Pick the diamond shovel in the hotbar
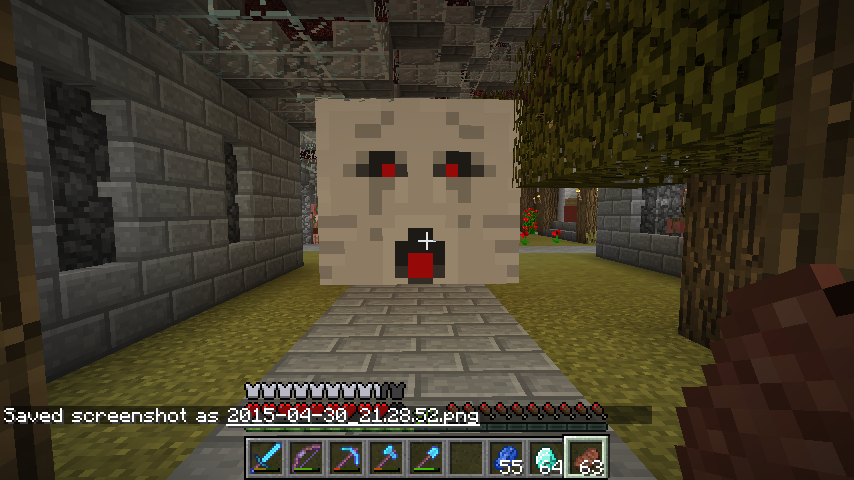Viewport: 854px width, 480px height. click(x=424, y=458)
